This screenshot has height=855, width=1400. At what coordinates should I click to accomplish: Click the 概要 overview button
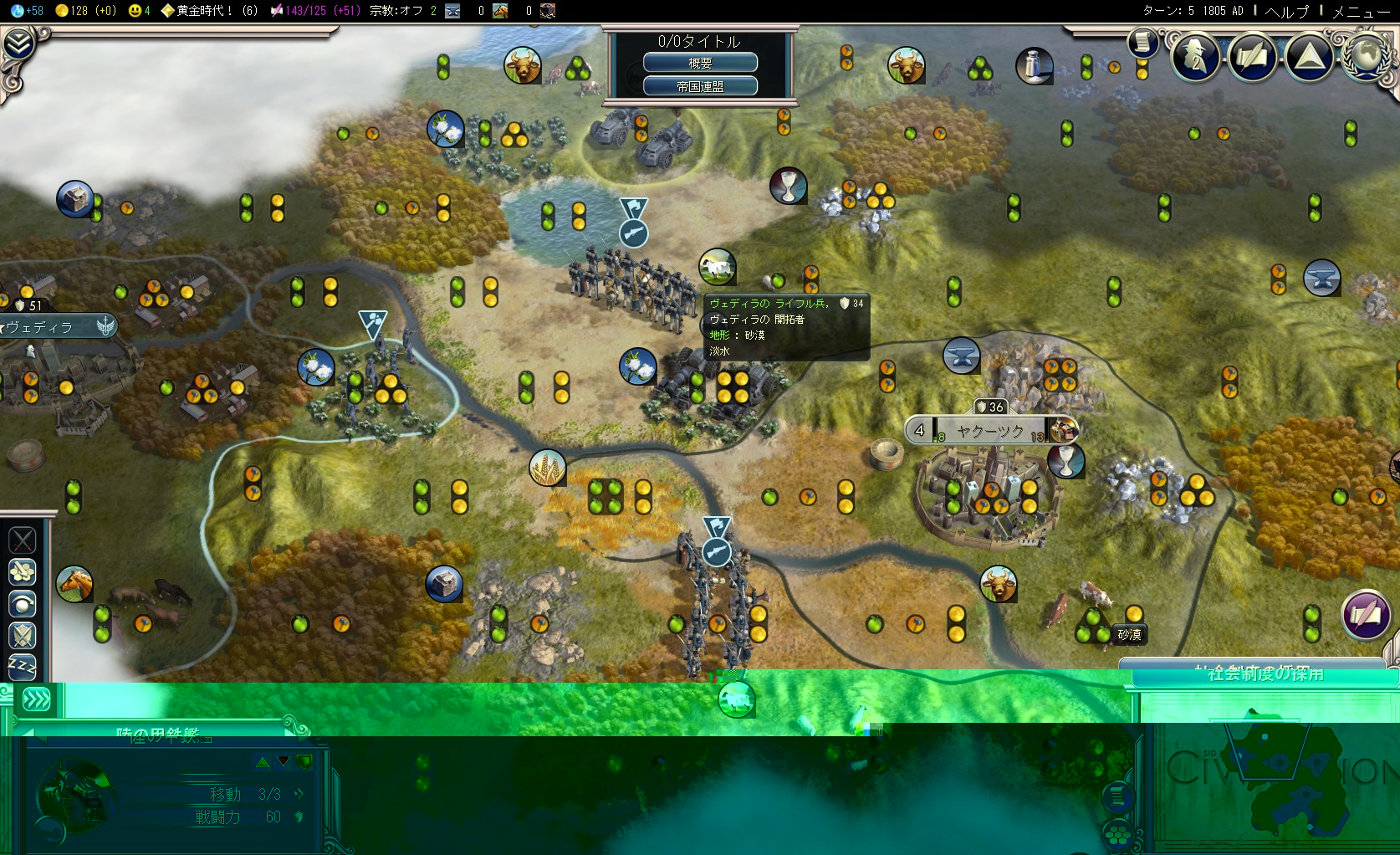700,63
